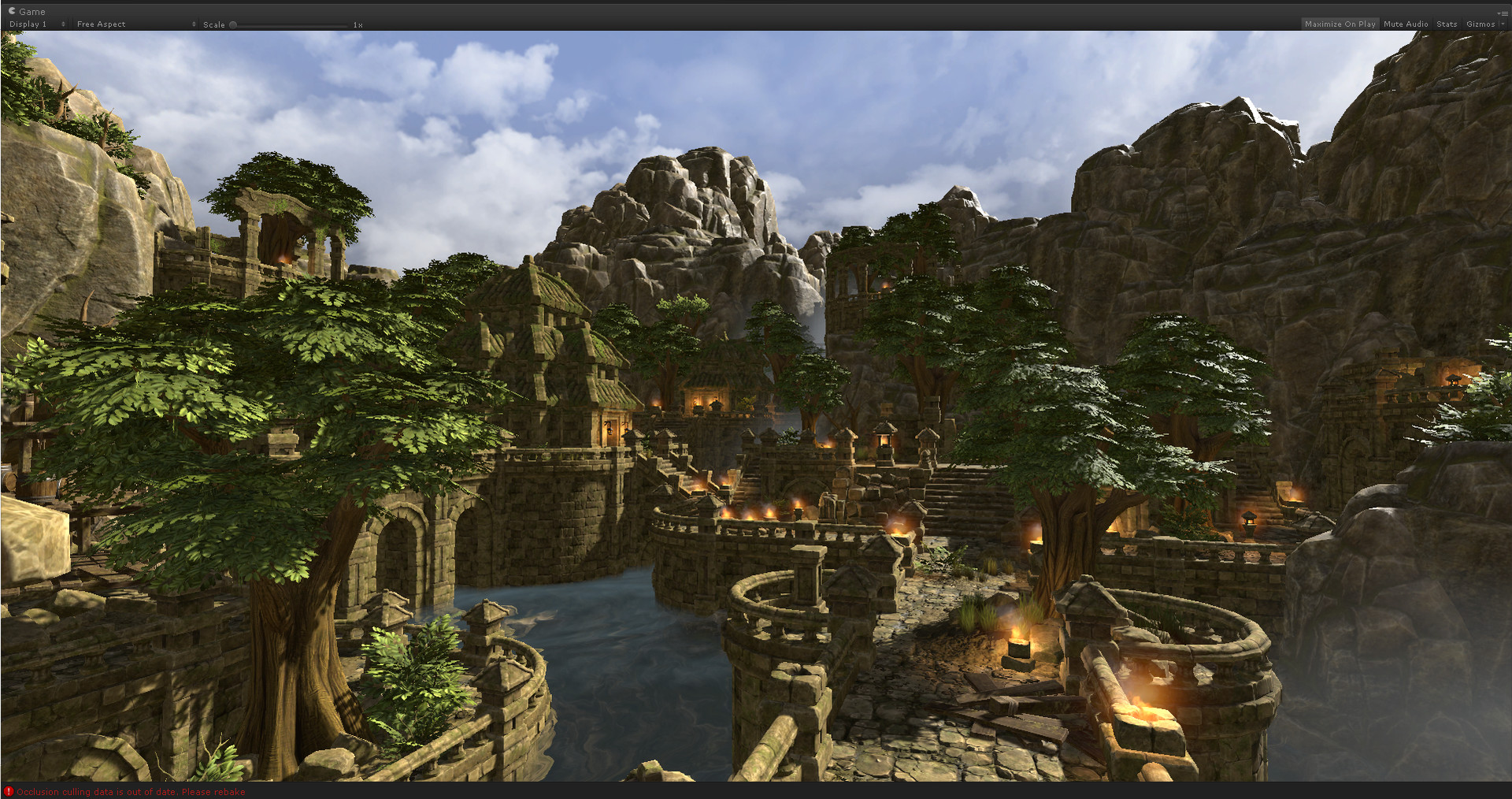Click the Scale slider knob icon

pos(235,24)
